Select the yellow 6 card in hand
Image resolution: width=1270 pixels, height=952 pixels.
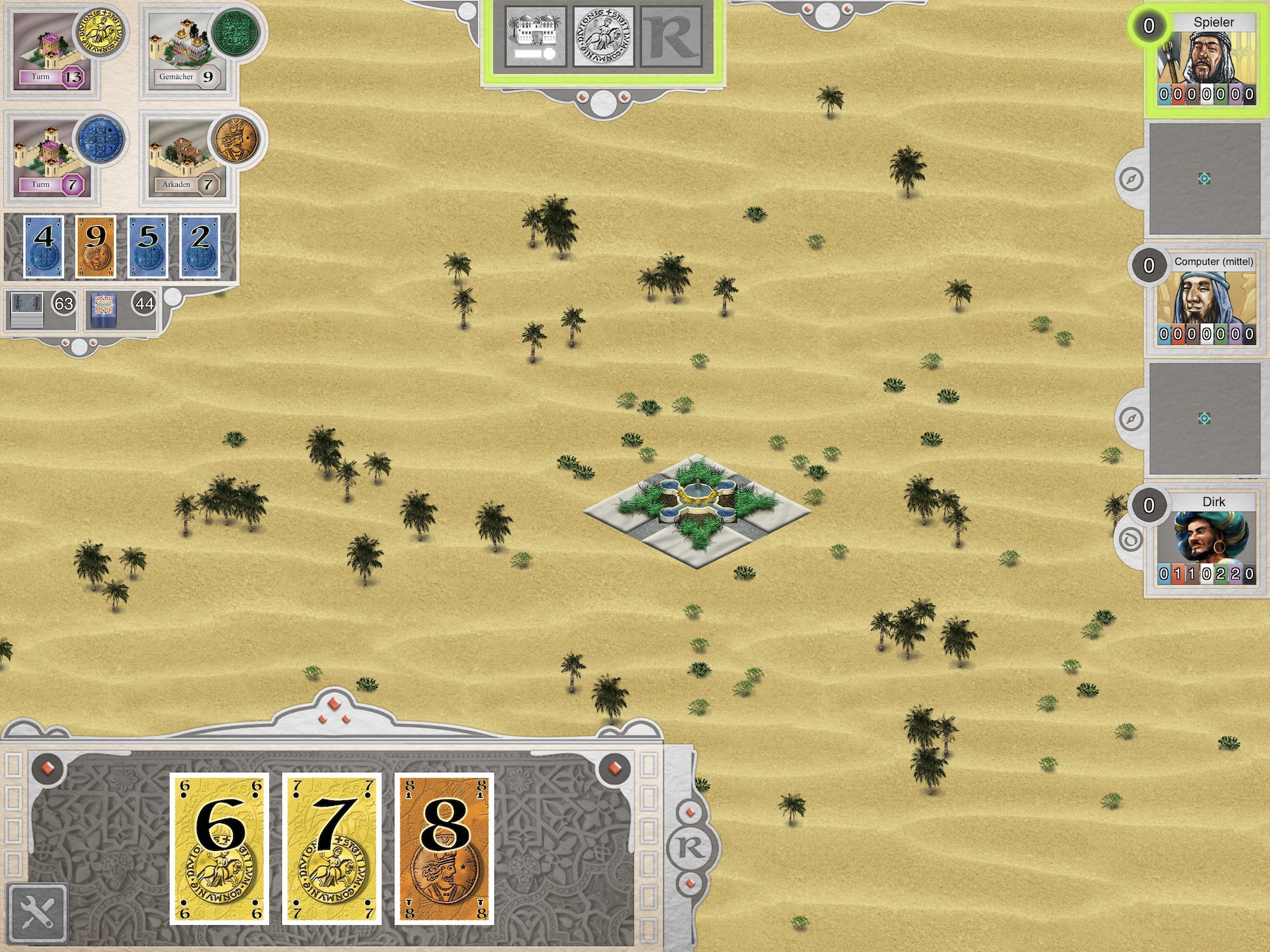click(x=220, y=848)
